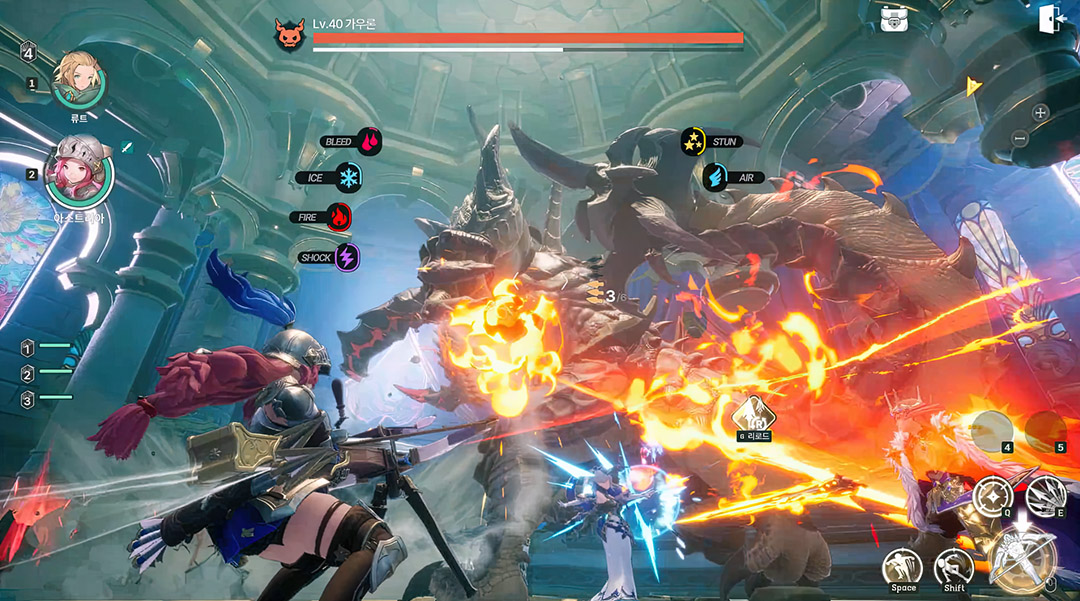Switch to the blonde party member portrait
The height and width of the screenshot is (601, 1080).
tap(78, 78)
